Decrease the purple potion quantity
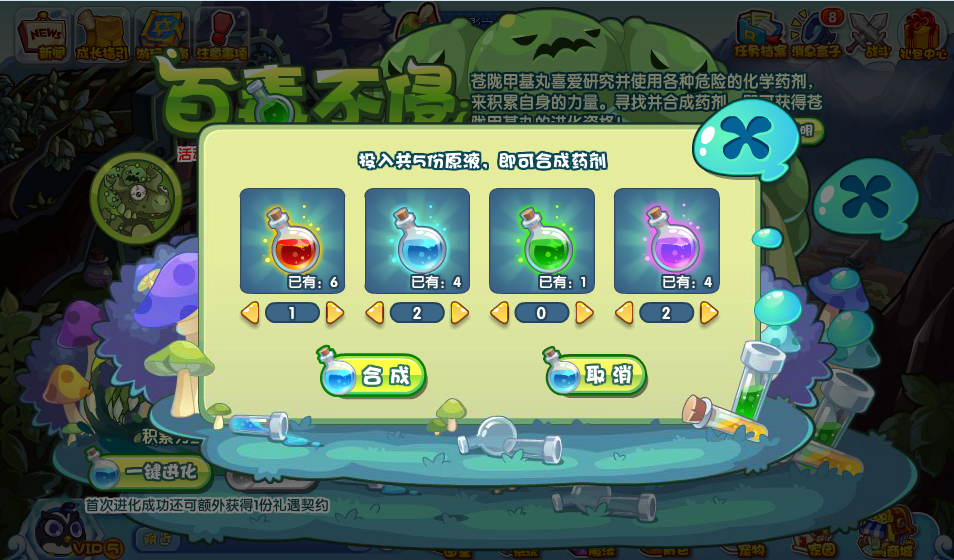 click(x=624, y=313)
